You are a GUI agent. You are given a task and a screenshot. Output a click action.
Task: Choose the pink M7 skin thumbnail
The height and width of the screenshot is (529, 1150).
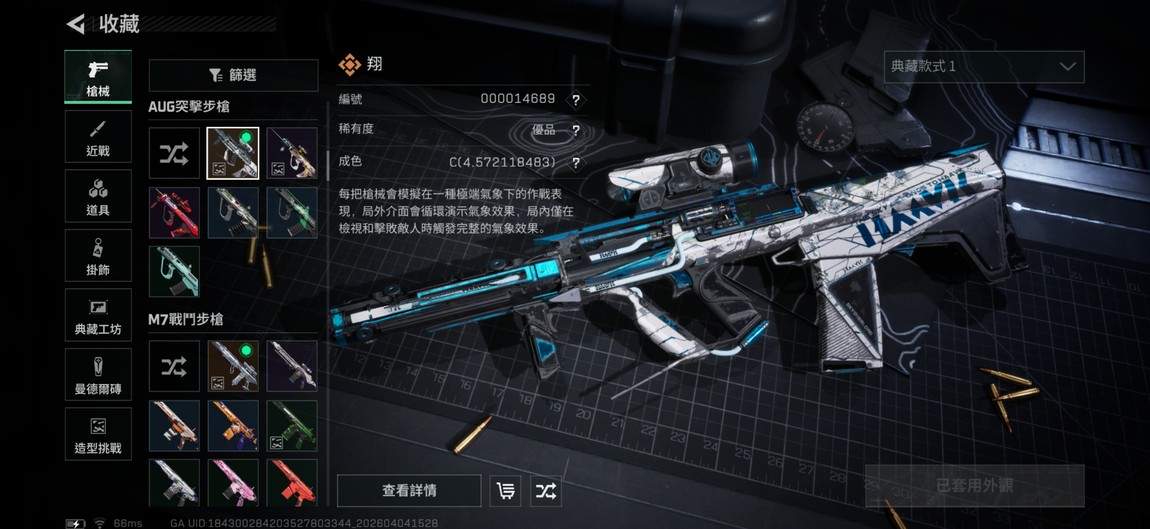coord(233,483)
